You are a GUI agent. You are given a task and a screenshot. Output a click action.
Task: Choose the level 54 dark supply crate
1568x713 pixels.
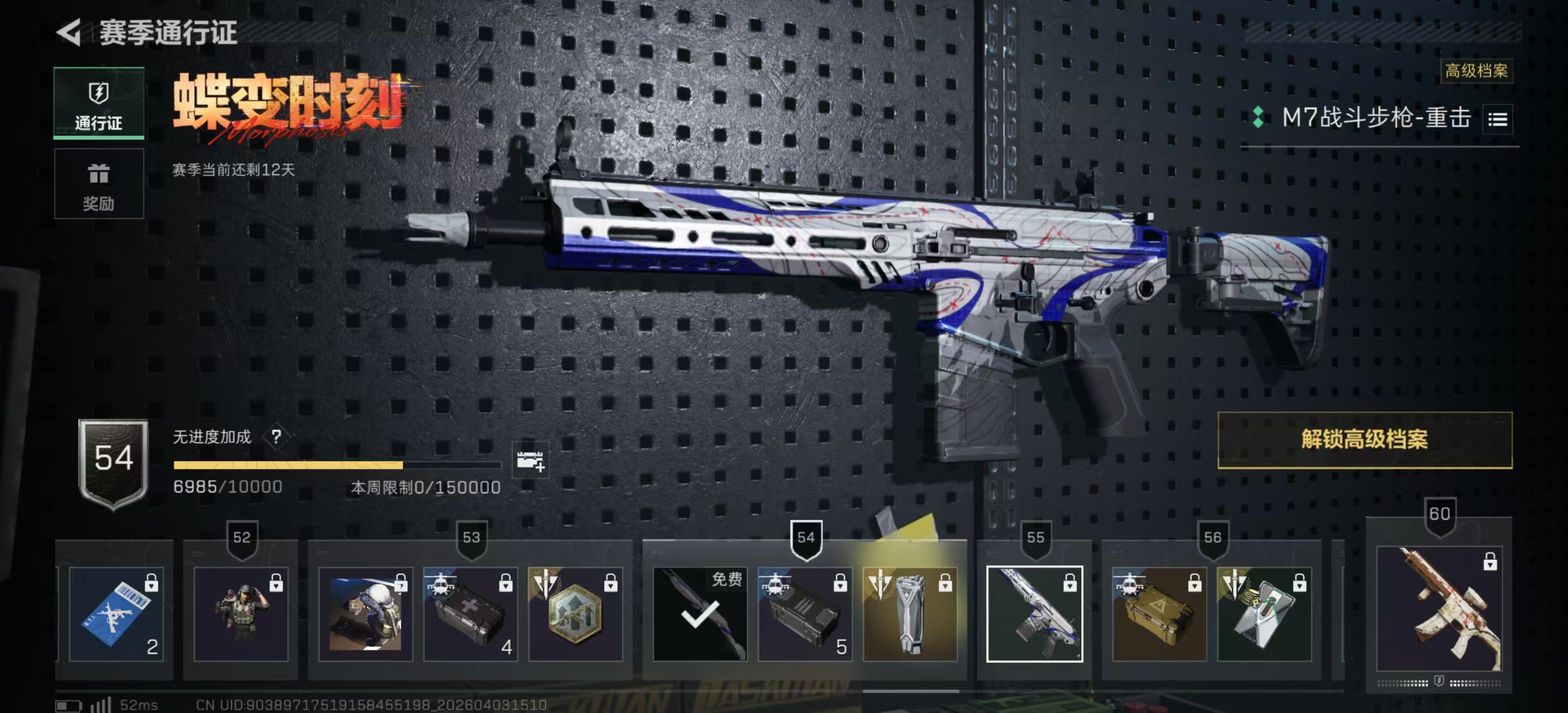click(805, 614)
